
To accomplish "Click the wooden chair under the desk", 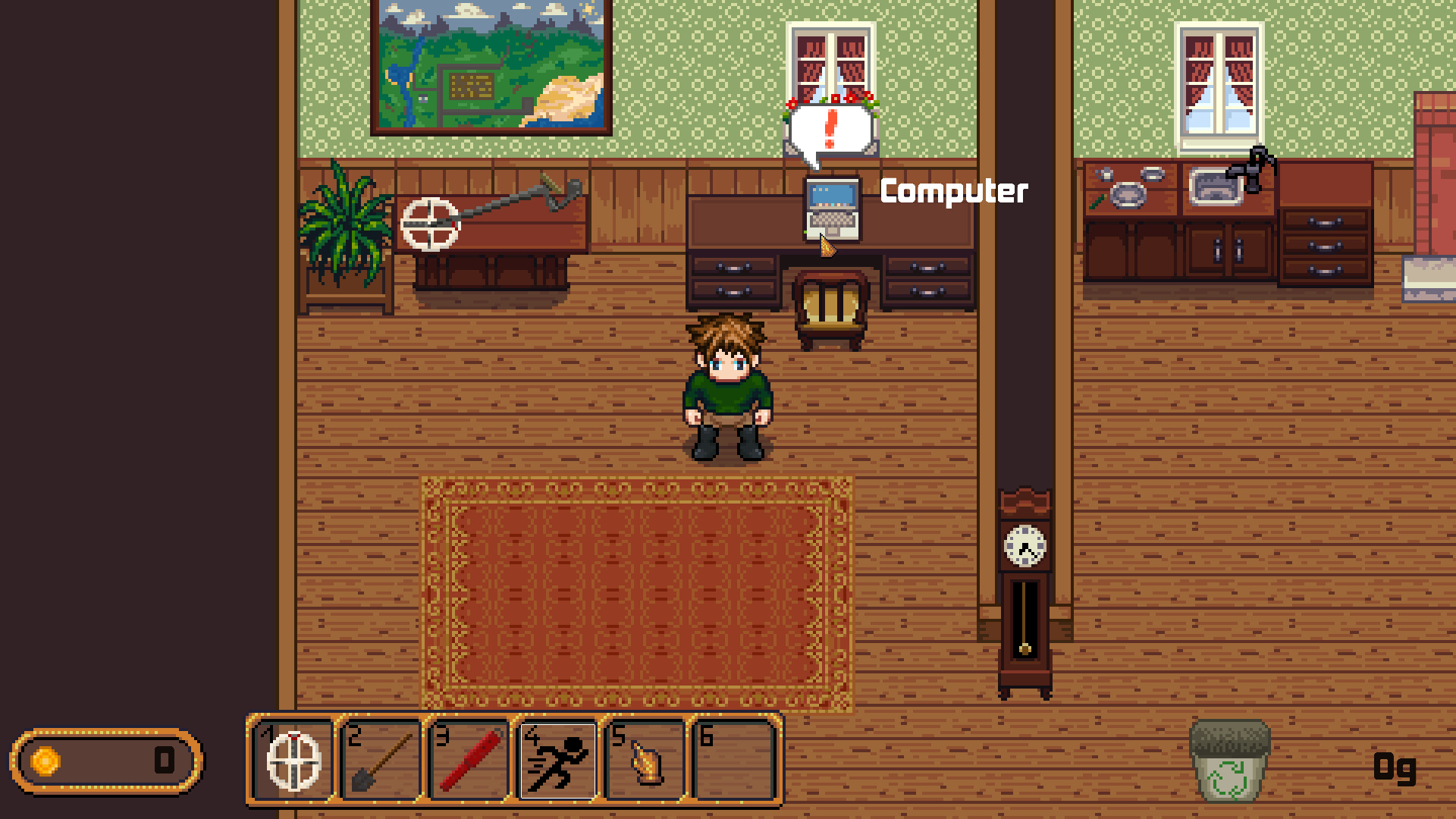I will click(832, 303).
